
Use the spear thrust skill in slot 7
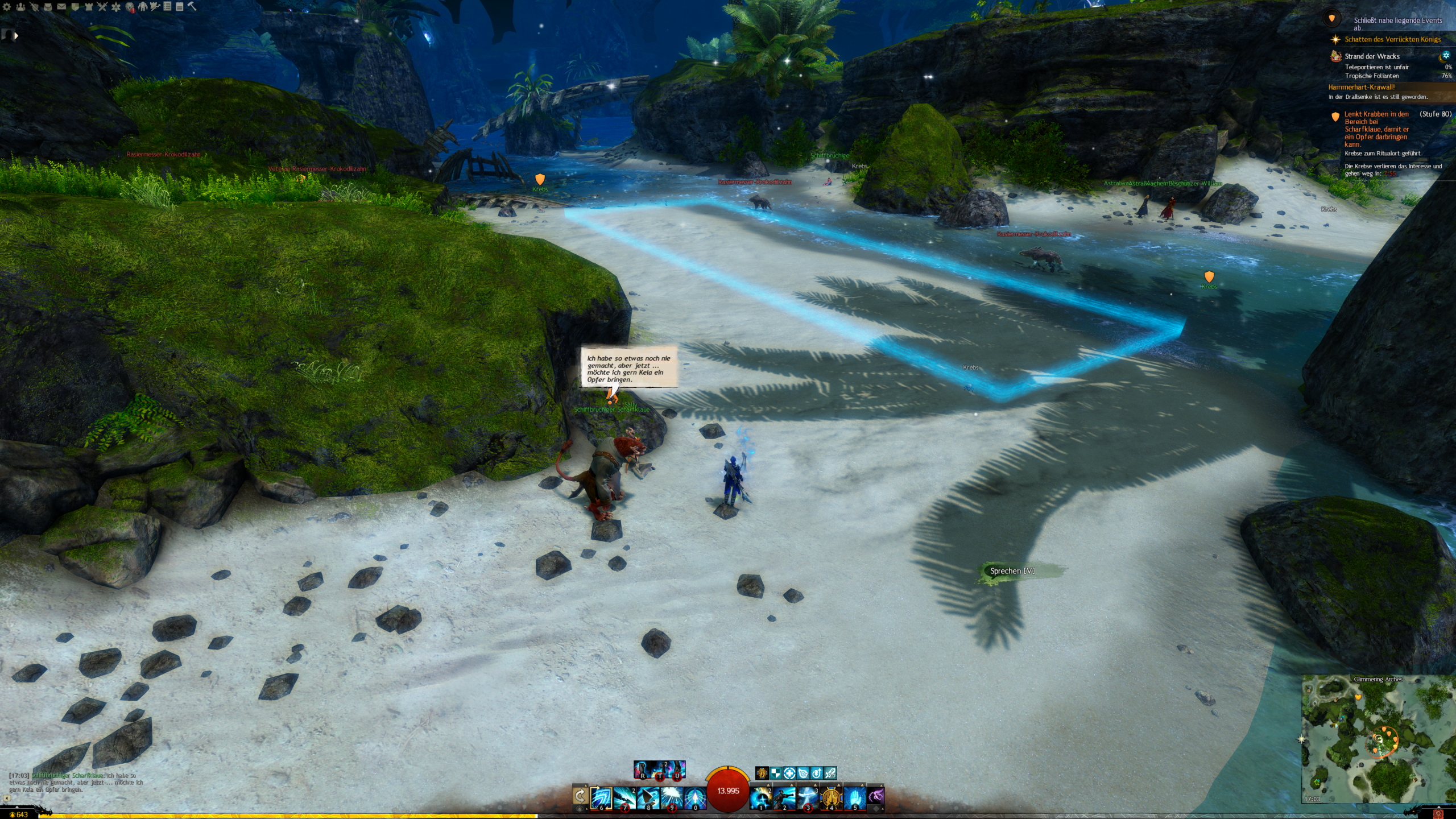point(624,797)
